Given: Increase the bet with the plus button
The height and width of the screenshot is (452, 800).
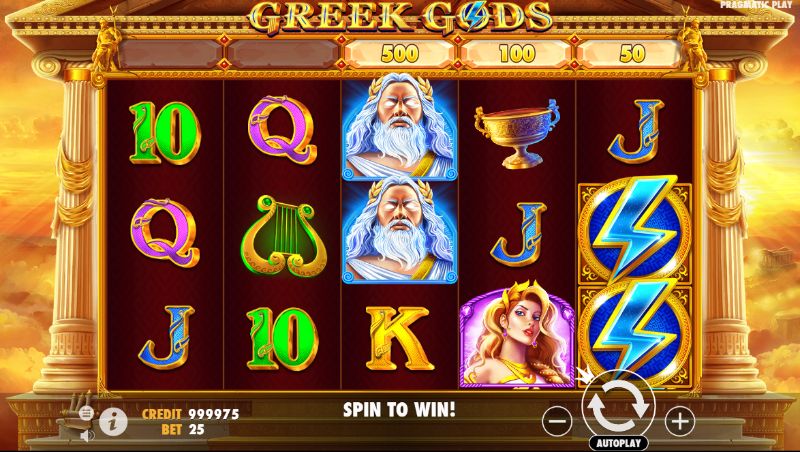Looking at the screenshot, I should 679,420.
